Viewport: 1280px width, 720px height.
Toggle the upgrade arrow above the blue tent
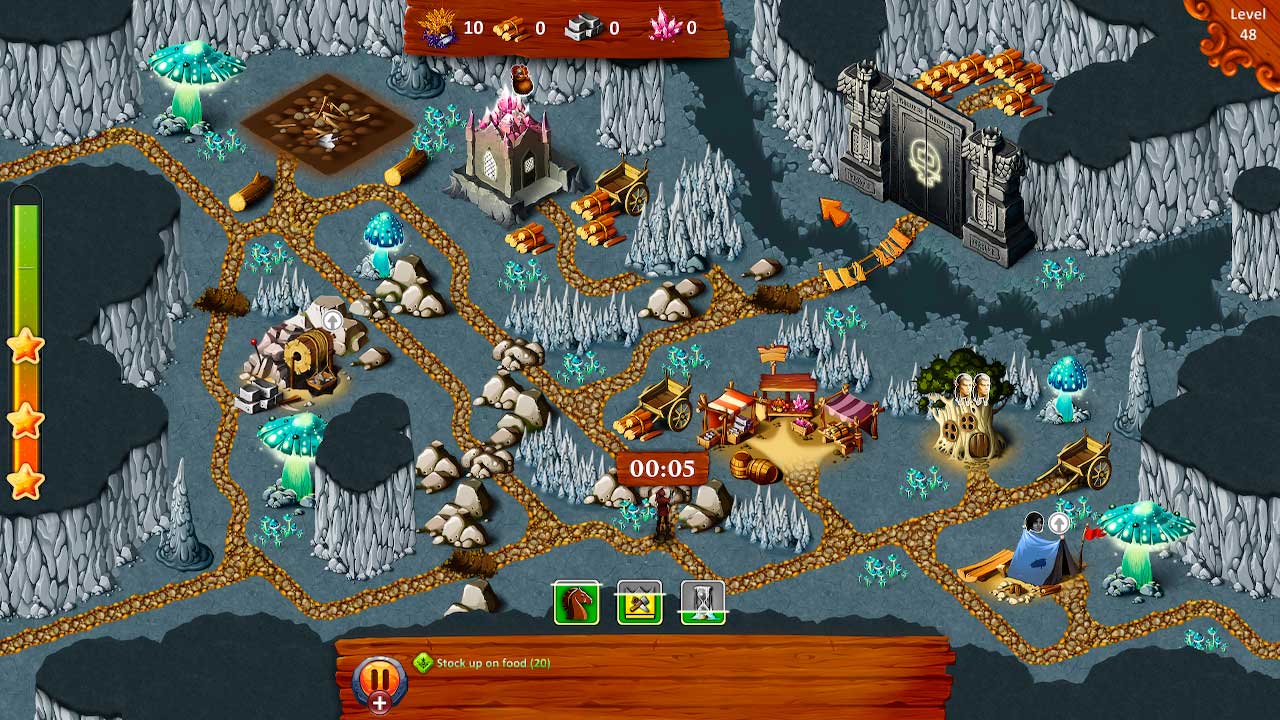click(x=1057, y=522)
